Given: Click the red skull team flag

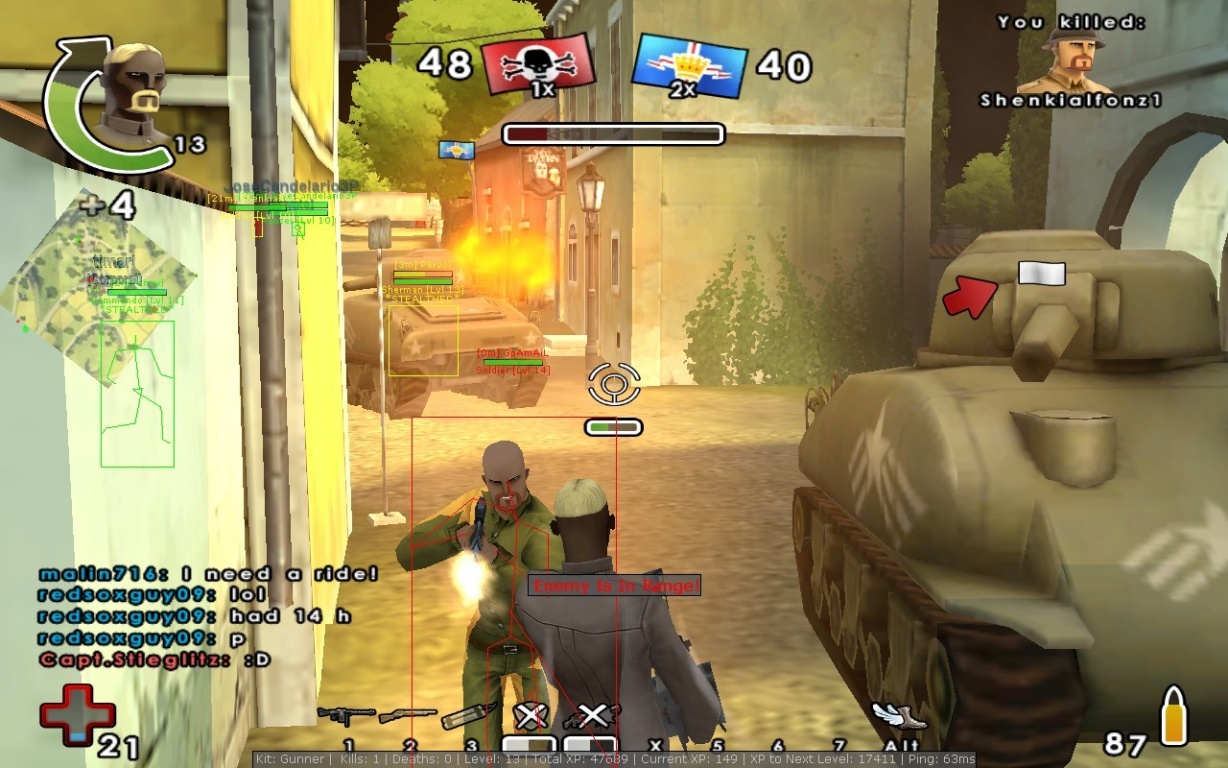Looking at the screenshot, I should coord(537,65).
